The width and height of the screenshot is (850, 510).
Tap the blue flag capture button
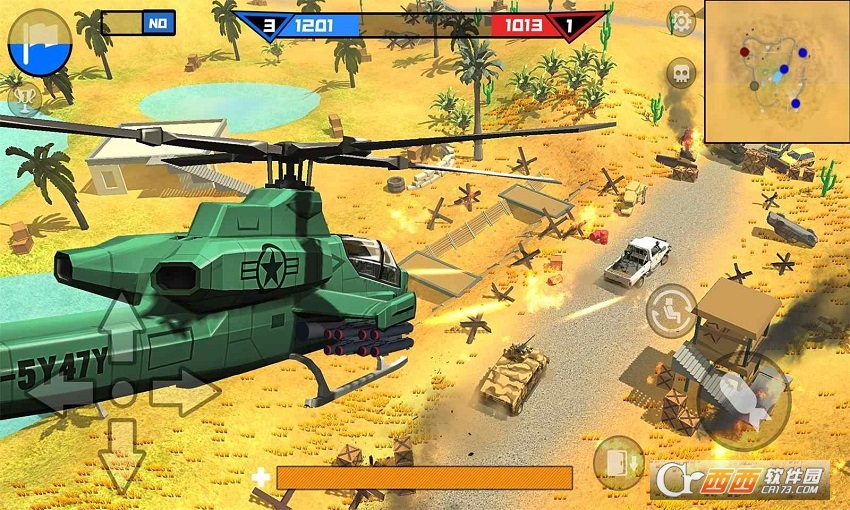tap(39, 43)
